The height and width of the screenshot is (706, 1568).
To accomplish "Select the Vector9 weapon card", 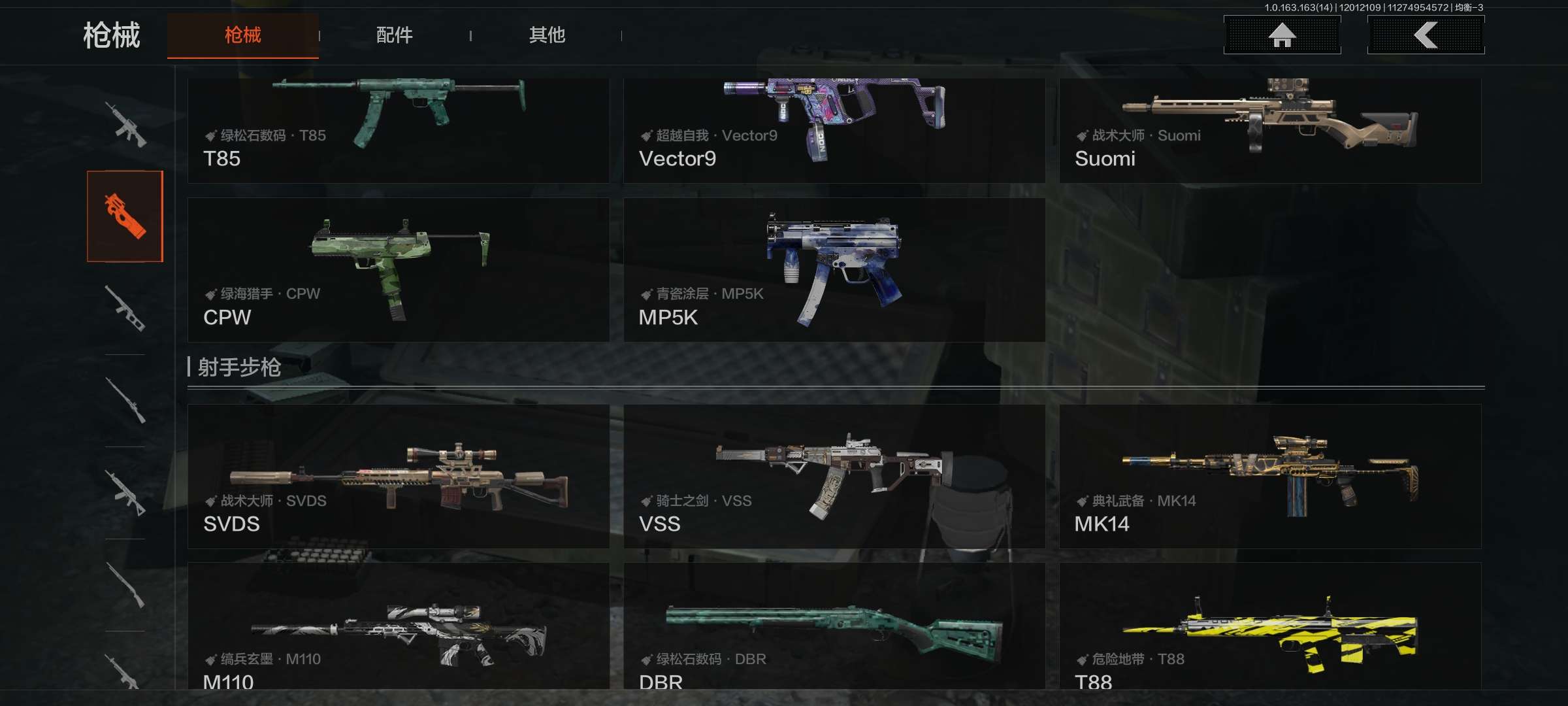I will pyautogui.click(x=834, y=131).
